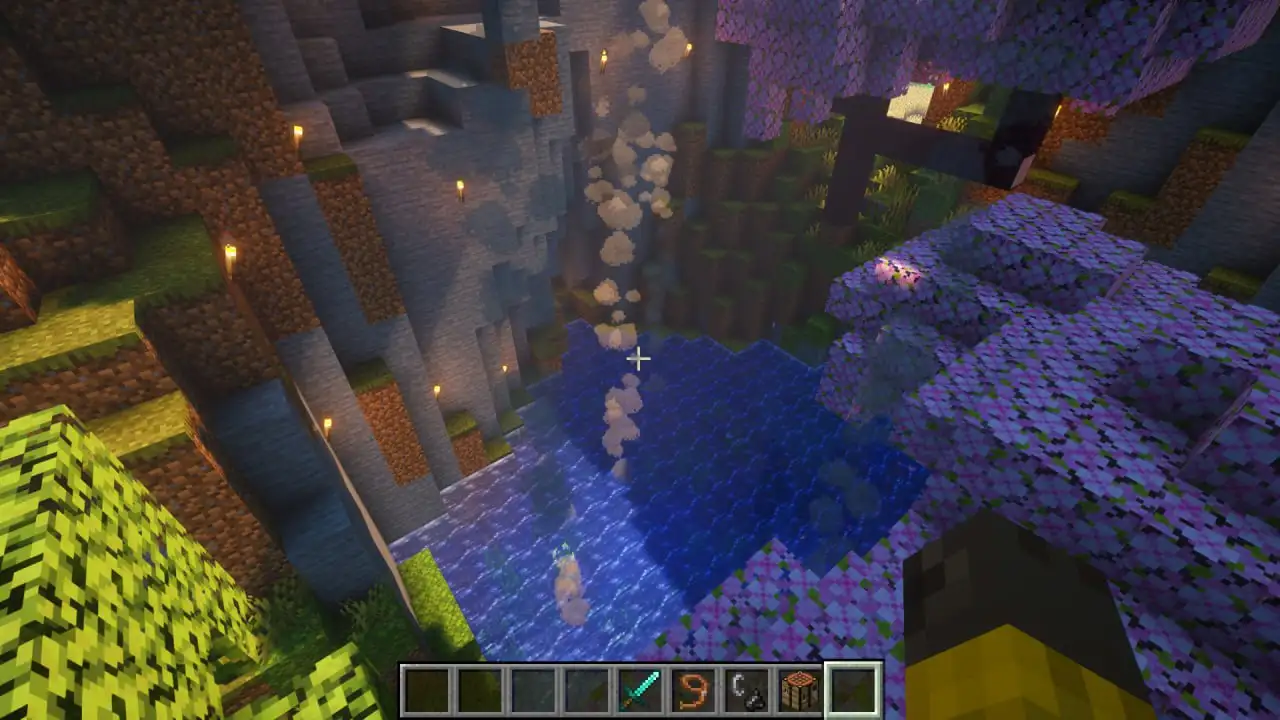Select the flint and steel slot

[747, 690]
